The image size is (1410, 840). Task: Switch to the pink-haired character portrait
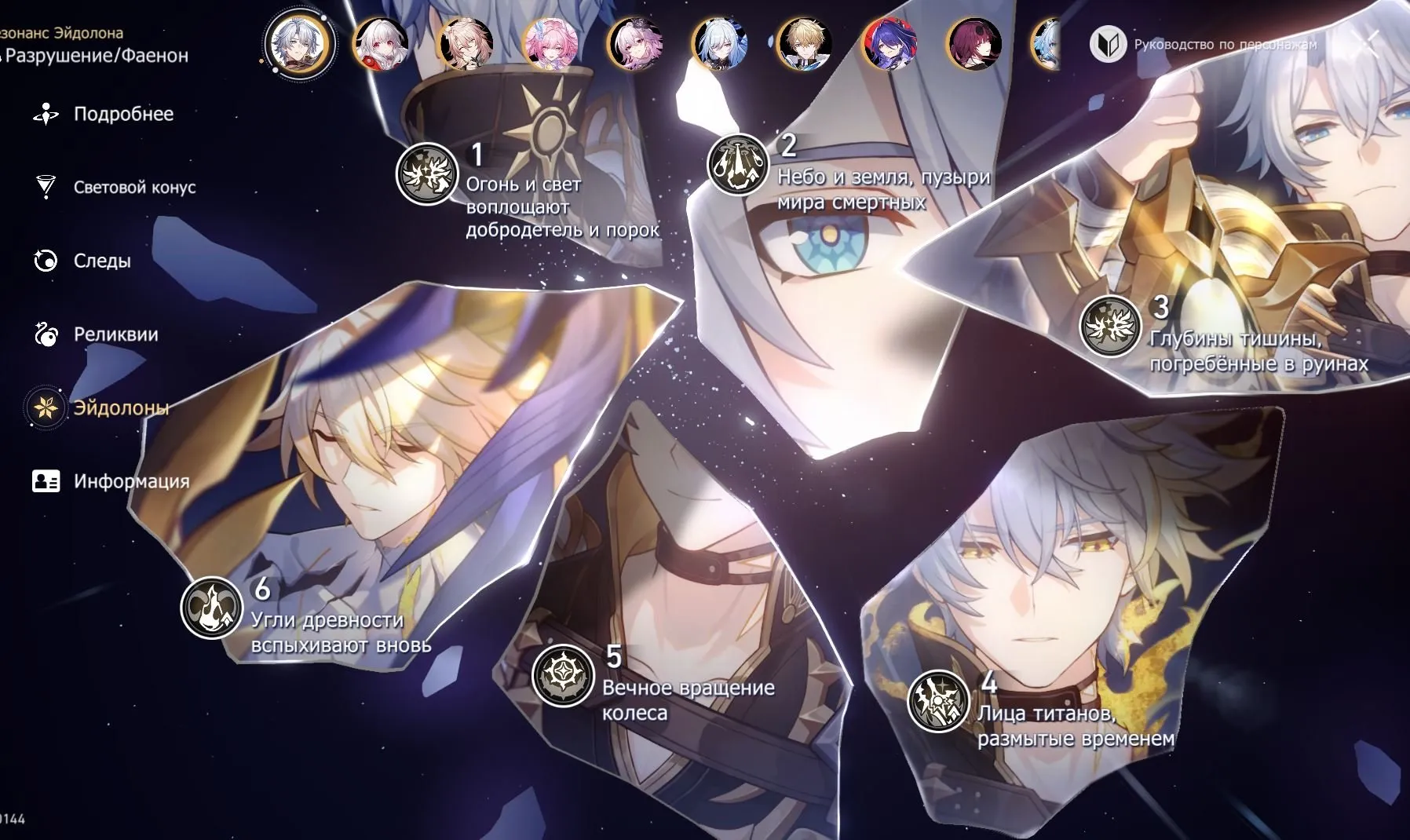(551, 44)
